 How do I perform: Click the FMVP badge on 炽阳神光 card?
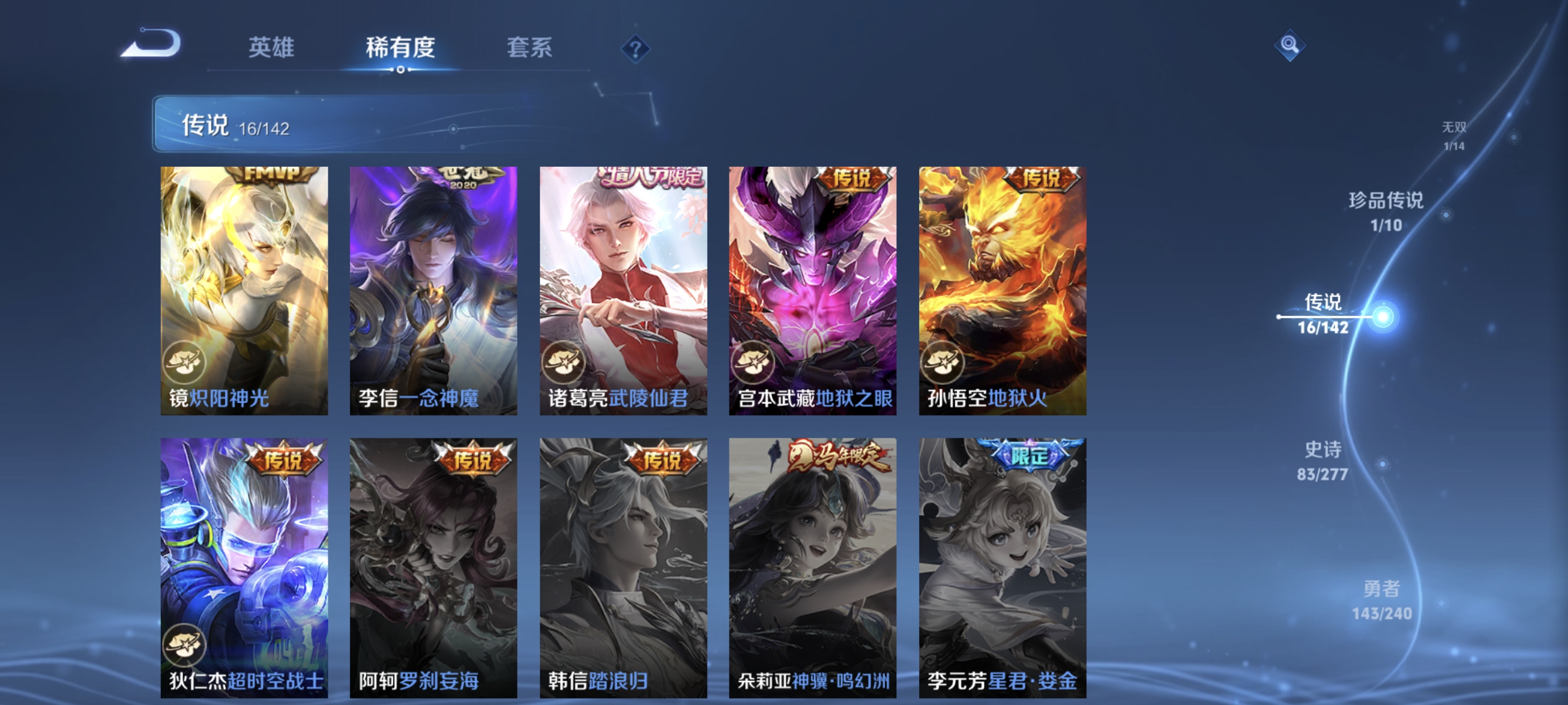[x=272, y=176]
